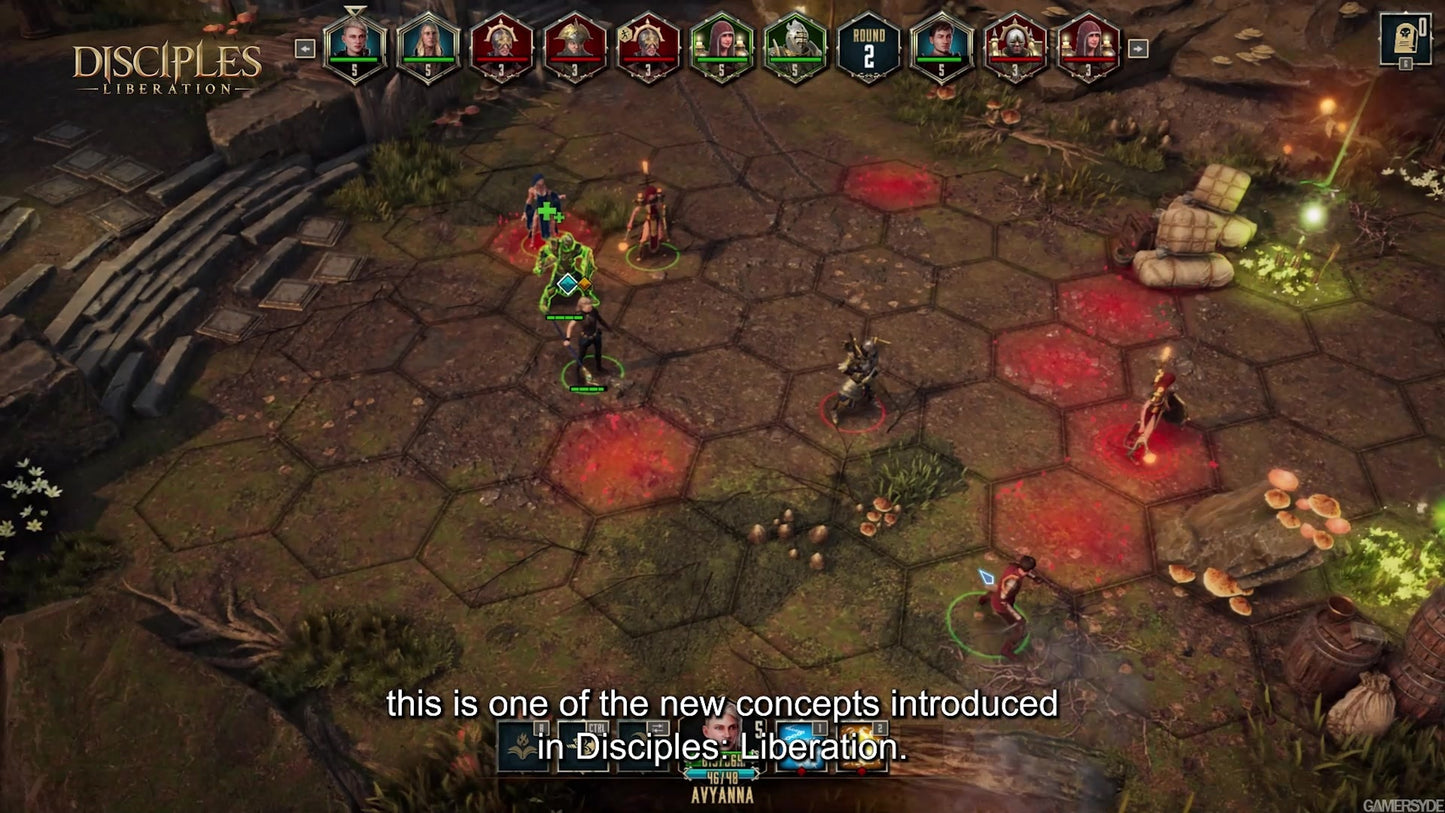Cast the golden fire spell in slot 2
Image resolution: width=1445 pixels, height=813 pixels.
pyautogui.click(x=860, y=747)
